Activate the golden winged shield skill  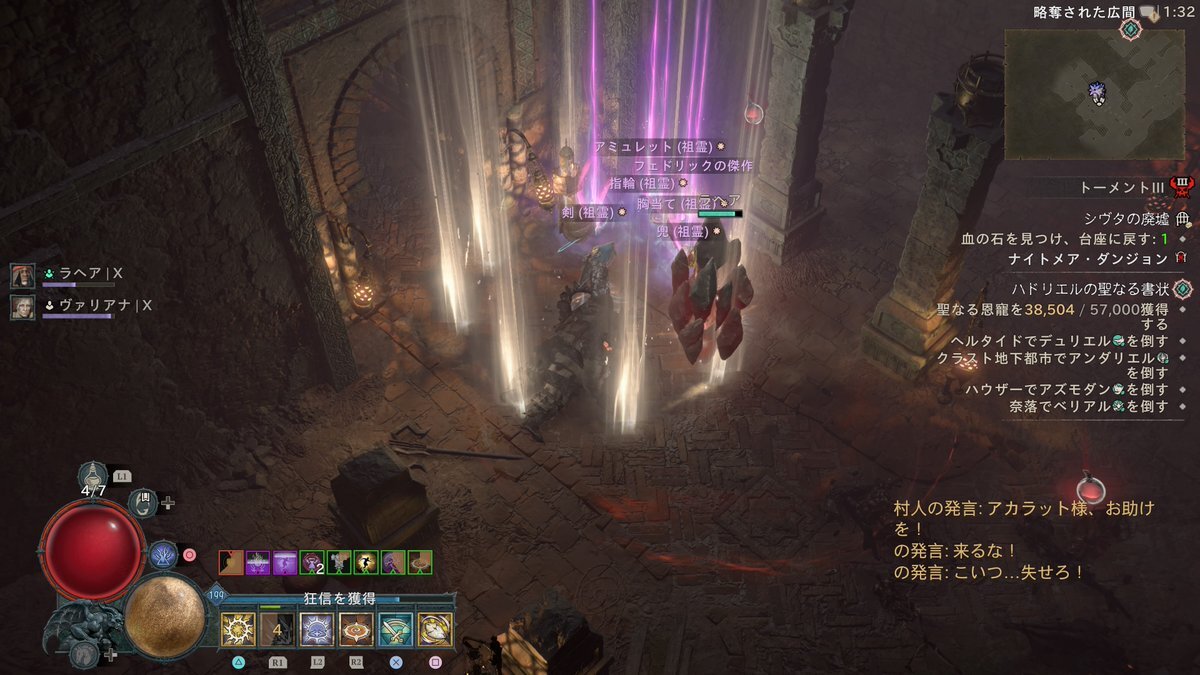[435, 629]
